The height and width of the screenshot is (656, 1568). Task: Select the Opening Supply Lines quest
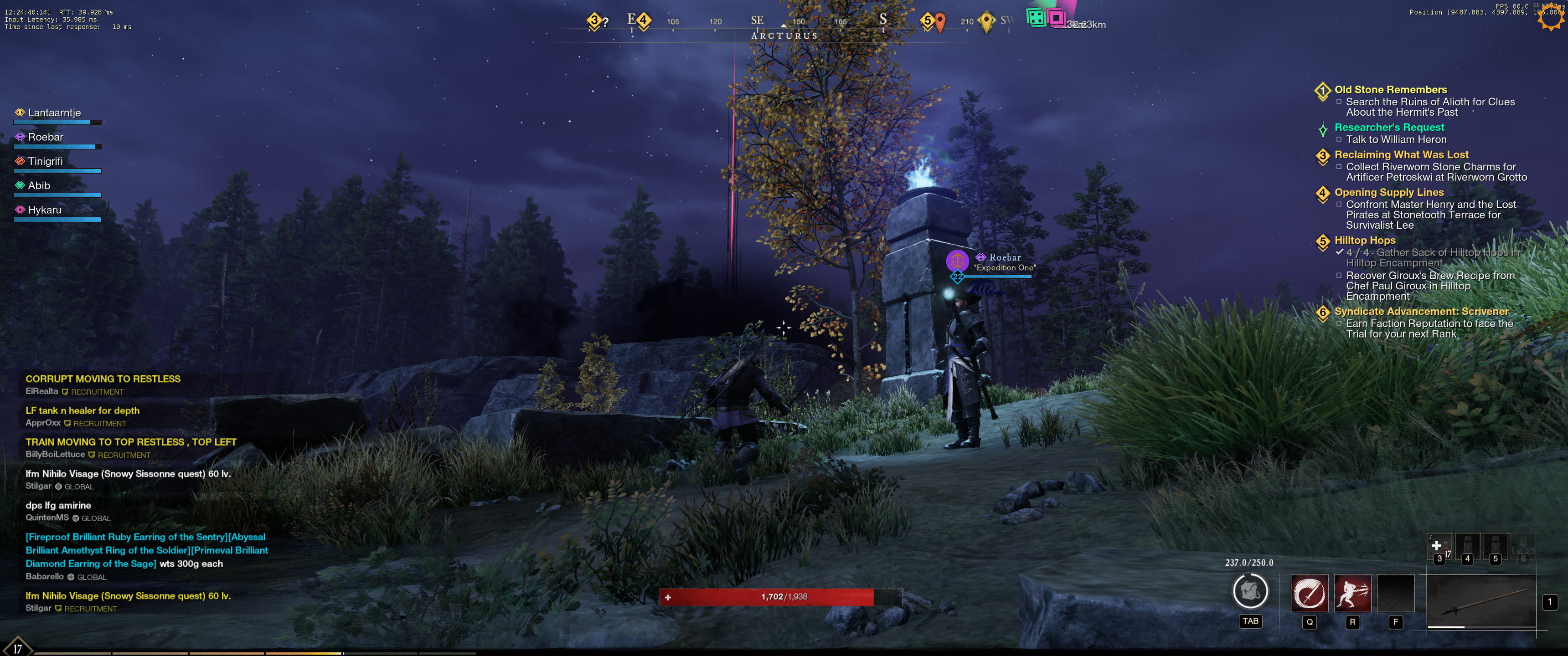1389,192
